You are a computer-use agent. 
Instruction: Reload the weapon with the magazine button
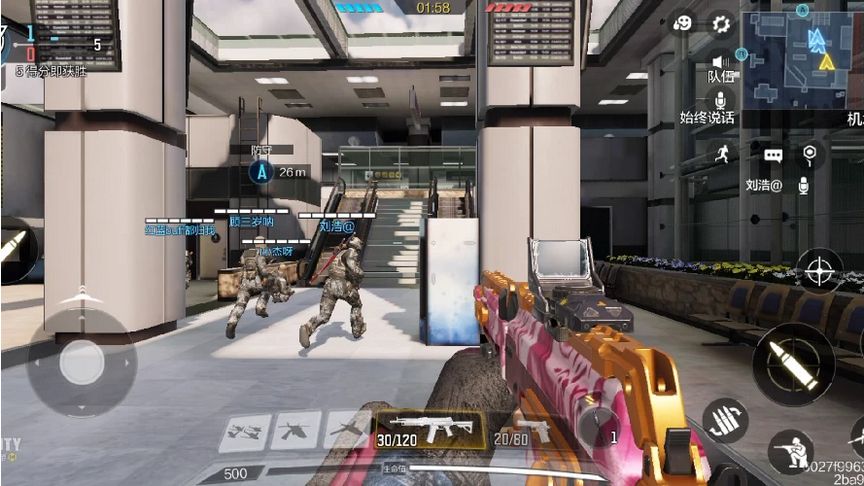726,420
